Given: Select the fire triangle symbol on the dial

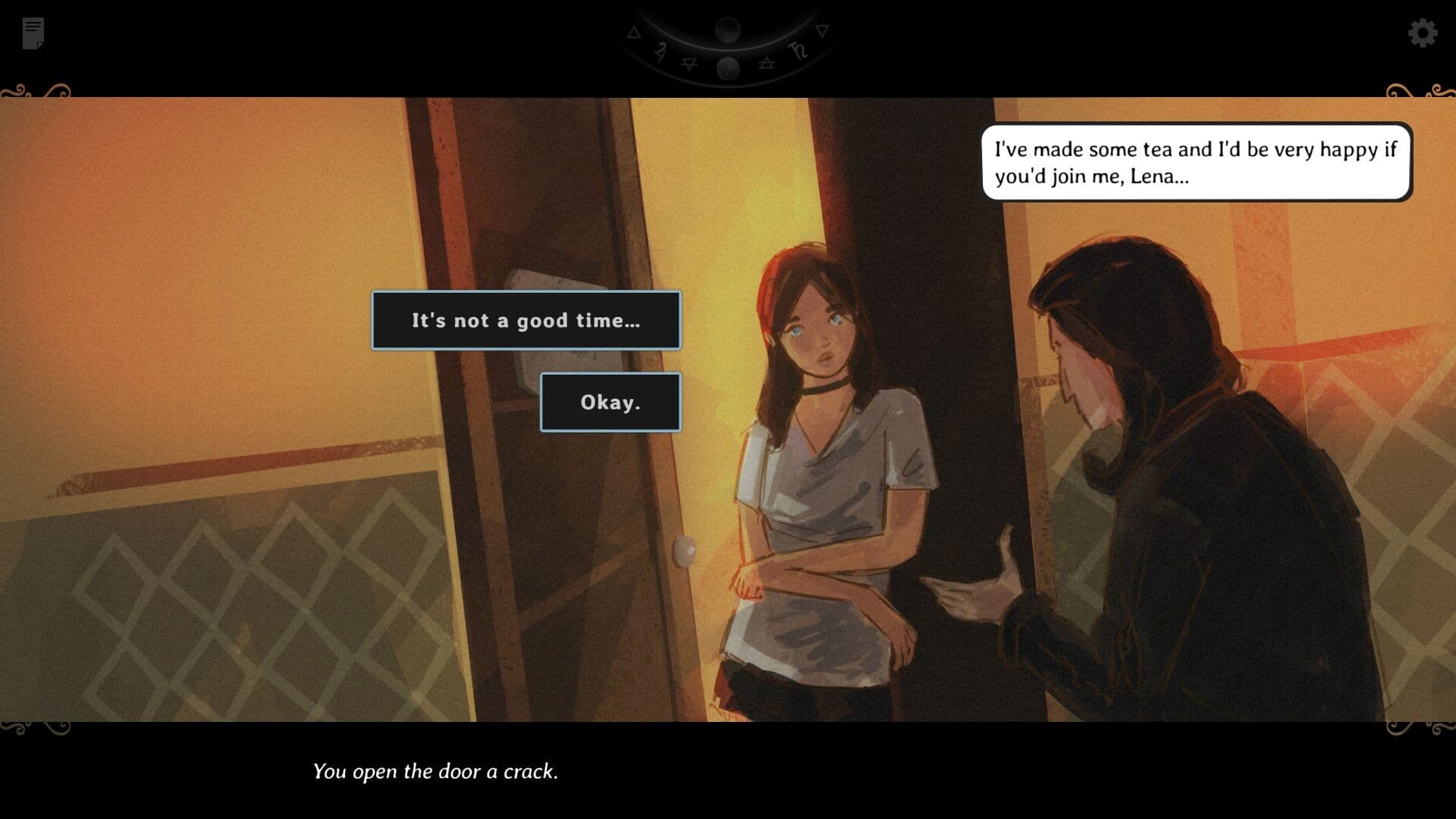Looking at the screenshot, I should click(635, 33).
